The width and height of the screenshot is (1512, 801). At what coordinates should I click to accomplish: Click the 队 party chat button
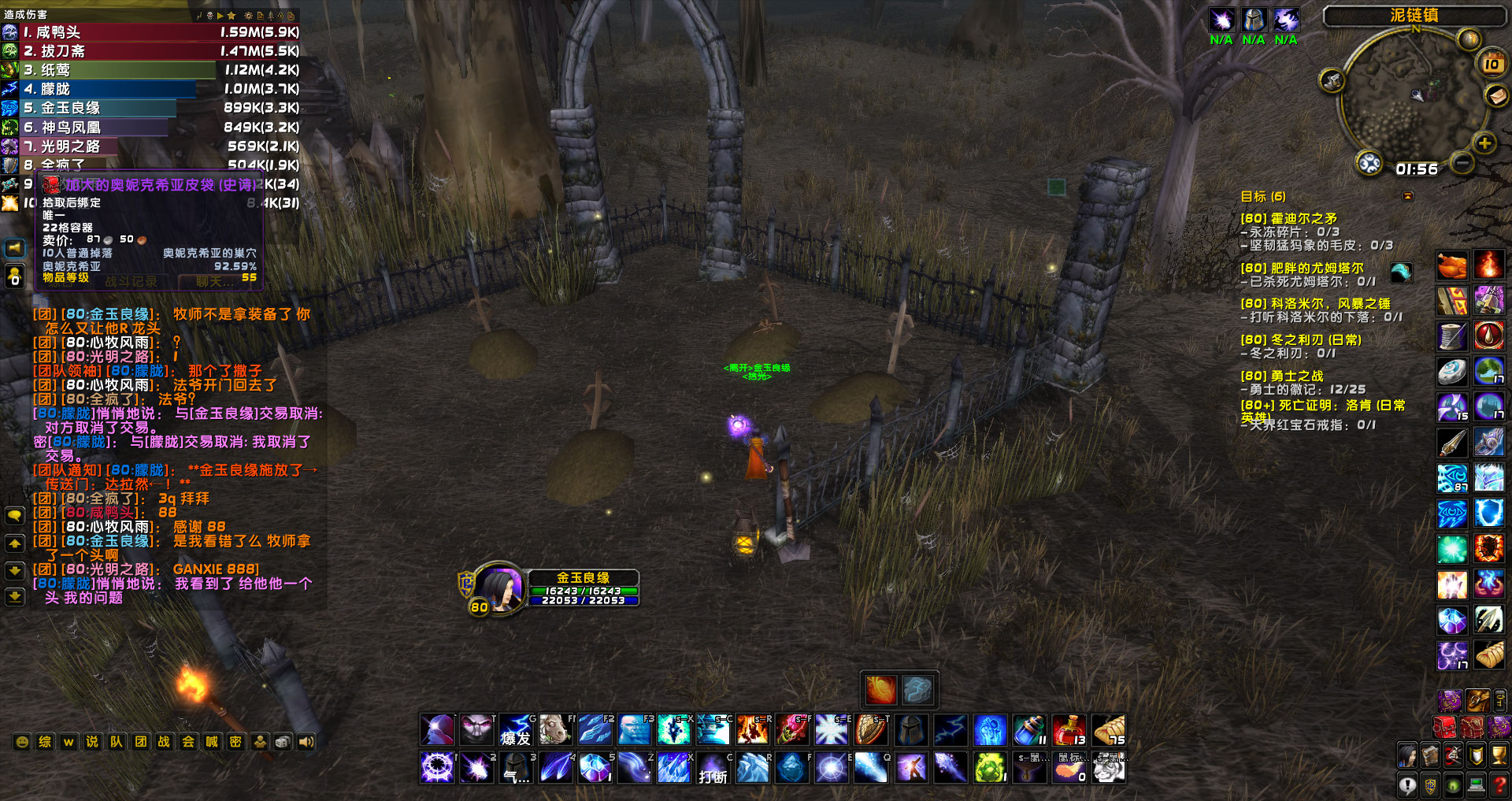click(x=117, y=742)
